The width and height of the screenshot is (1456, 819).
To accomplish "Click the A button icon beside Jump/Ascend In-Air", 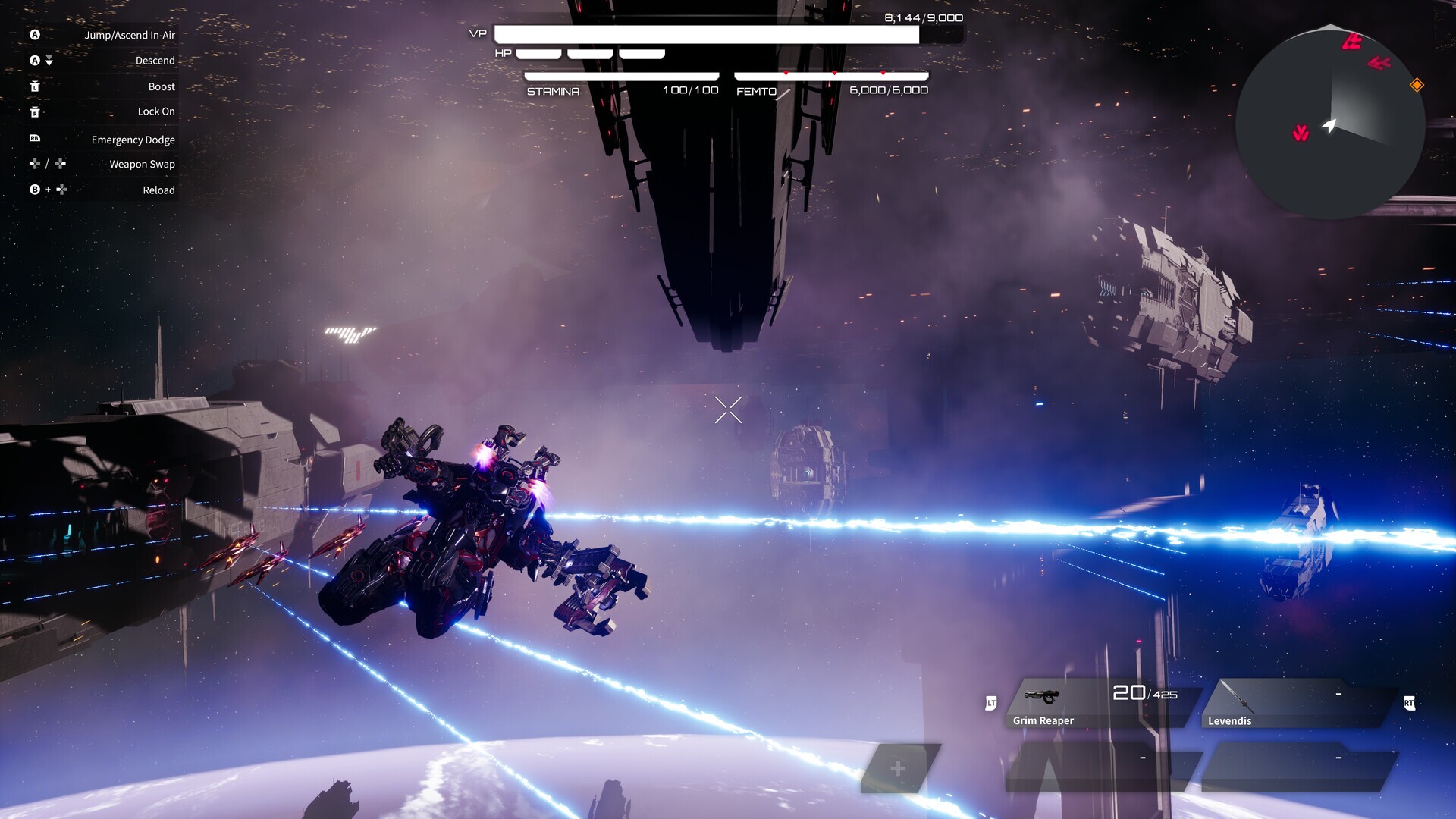I will (x=34, y=34).
